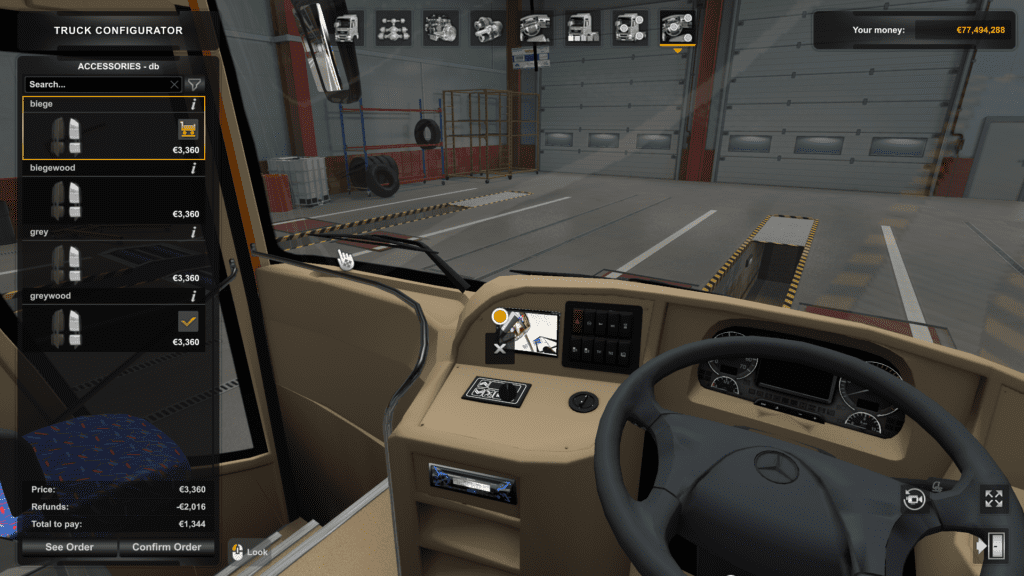Close the dashboard accessory slot marker

pos(500,348)
